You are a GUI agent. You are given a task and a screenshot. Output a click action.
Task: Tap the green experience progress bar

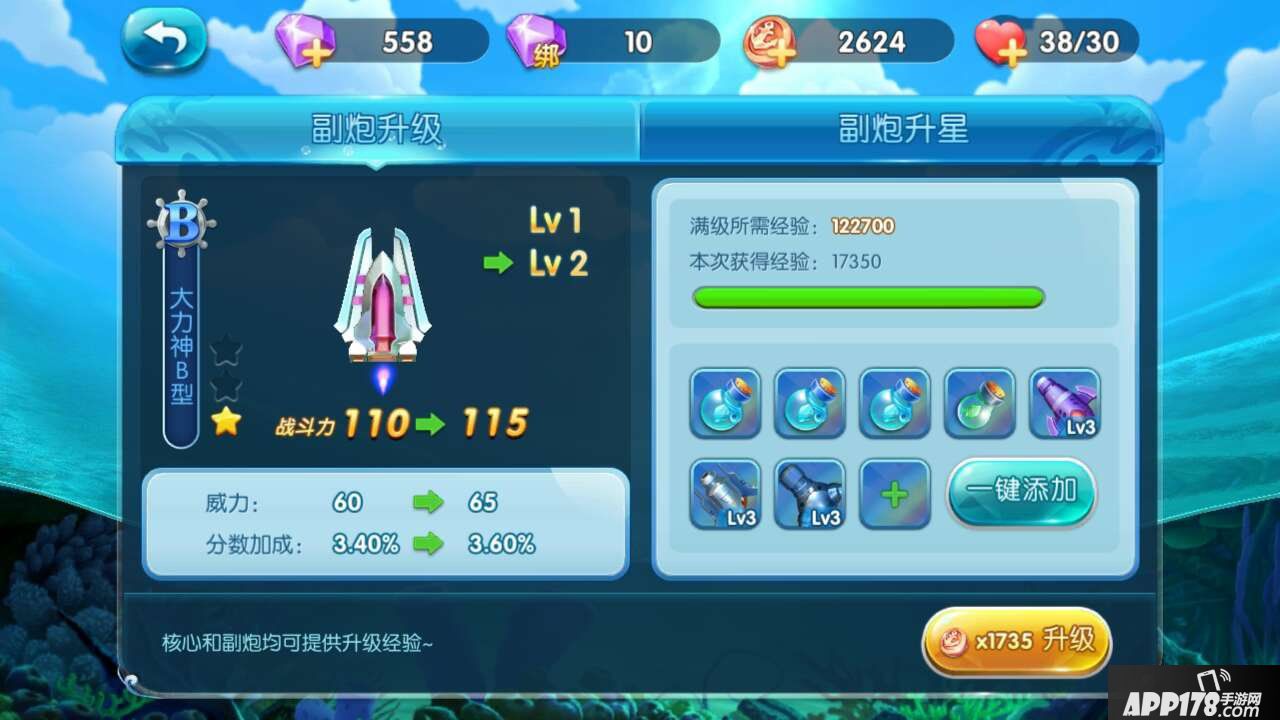[865, 299]
